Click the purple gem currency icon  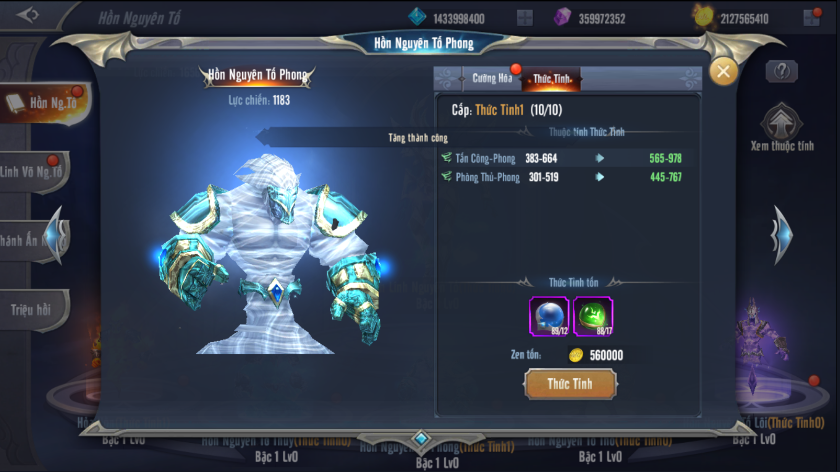[x=563, y=17]
